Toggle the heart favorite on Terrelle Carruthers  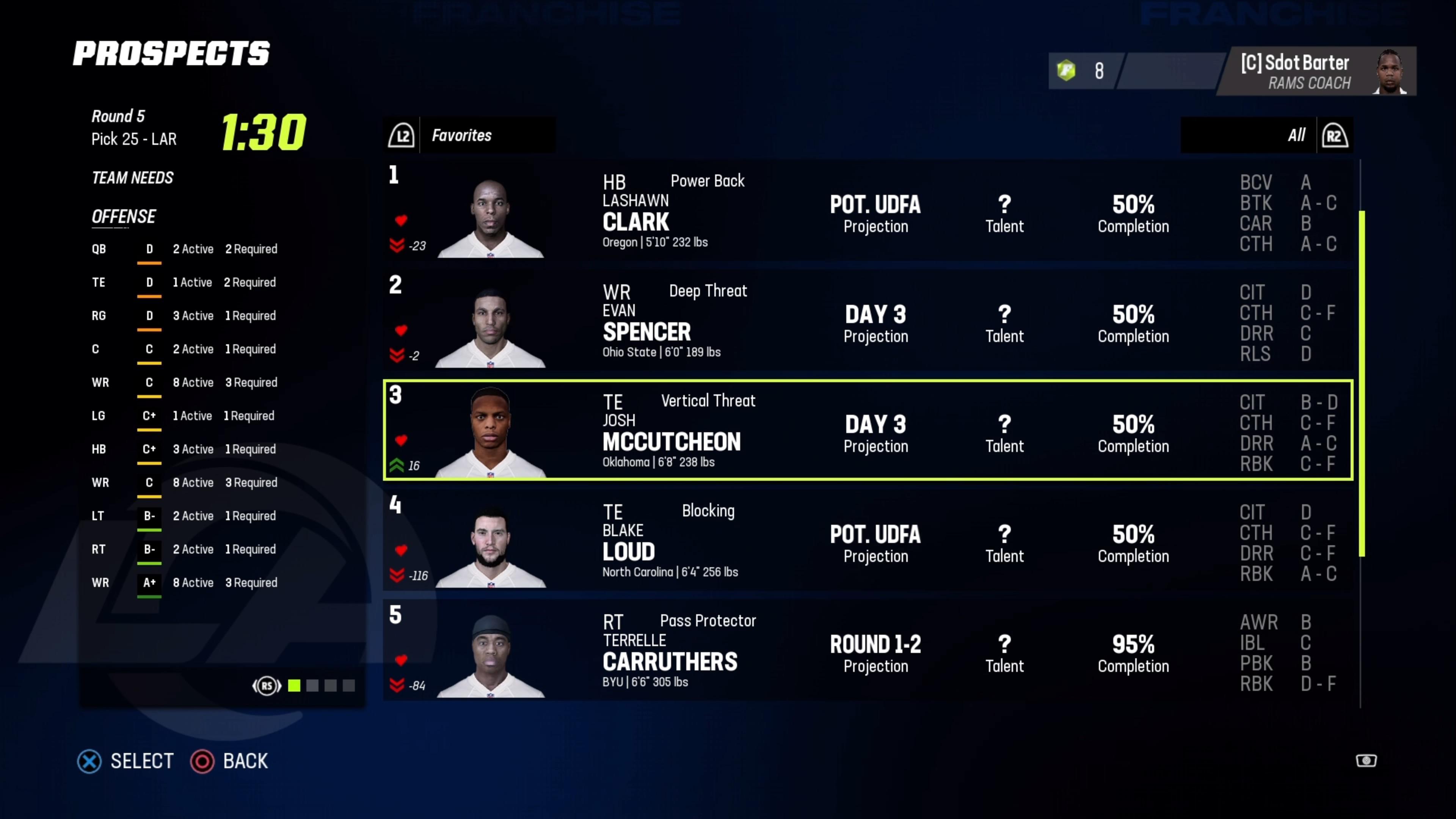pyautogui.click(x=402, y=660)
